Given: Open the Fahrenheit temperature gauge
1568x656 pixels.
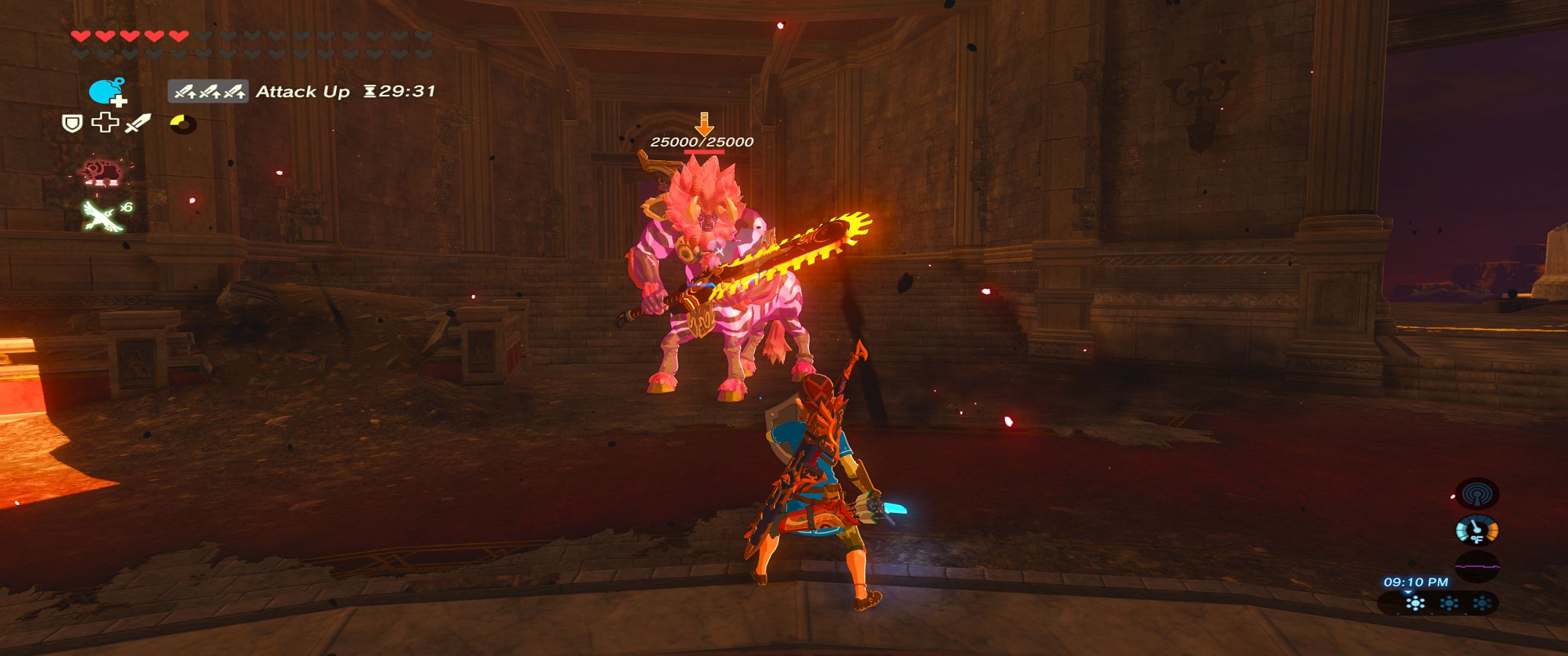Looking at the screenshot, I should [x=1477, y=530].
